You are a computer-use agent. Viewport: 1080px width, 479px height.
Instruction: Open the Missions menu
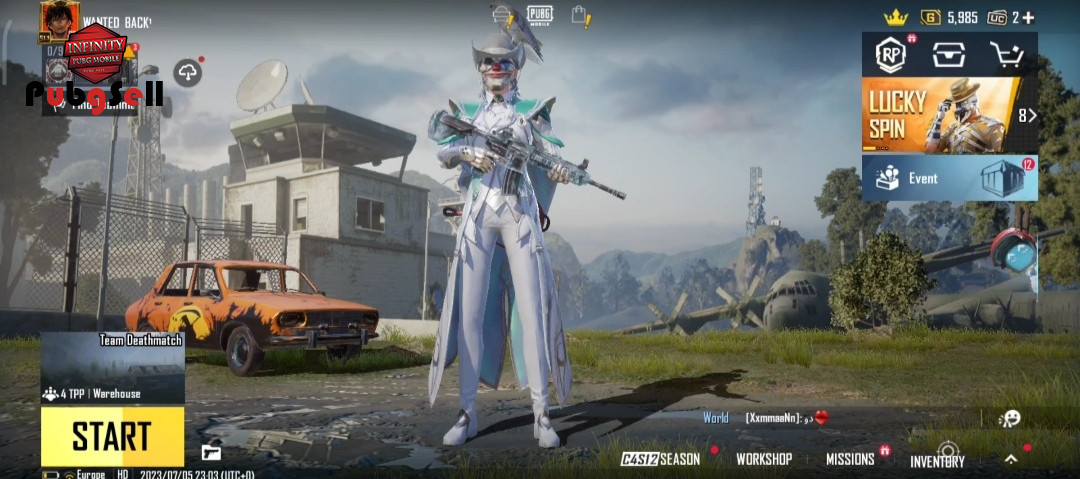pyautogui.click(x=850, y=459)
